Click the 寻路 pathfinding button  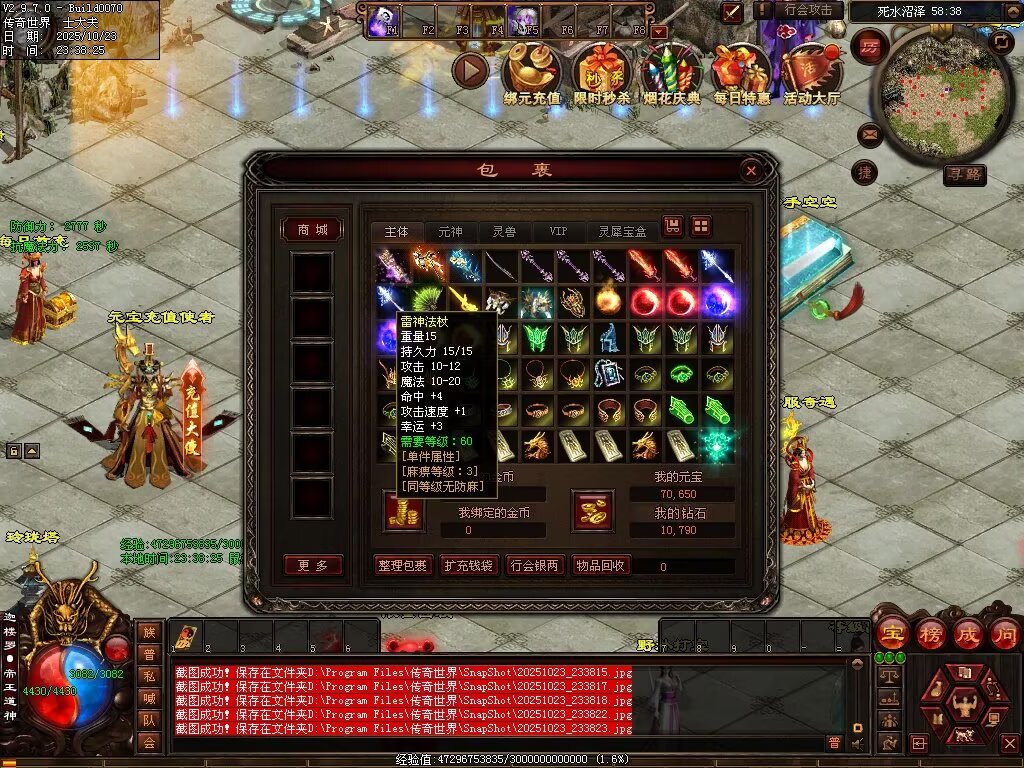[x=964, y=175]
